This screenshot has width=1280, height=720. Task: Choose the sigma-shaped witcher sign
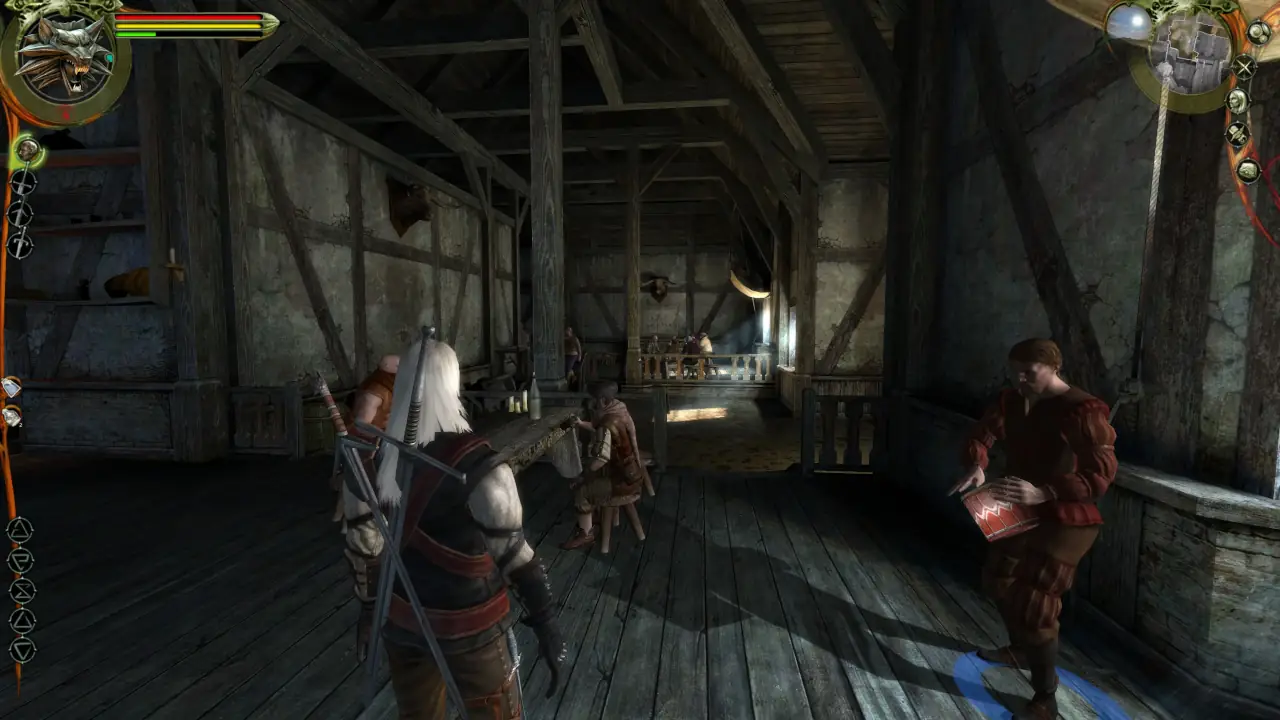(21, 590)
